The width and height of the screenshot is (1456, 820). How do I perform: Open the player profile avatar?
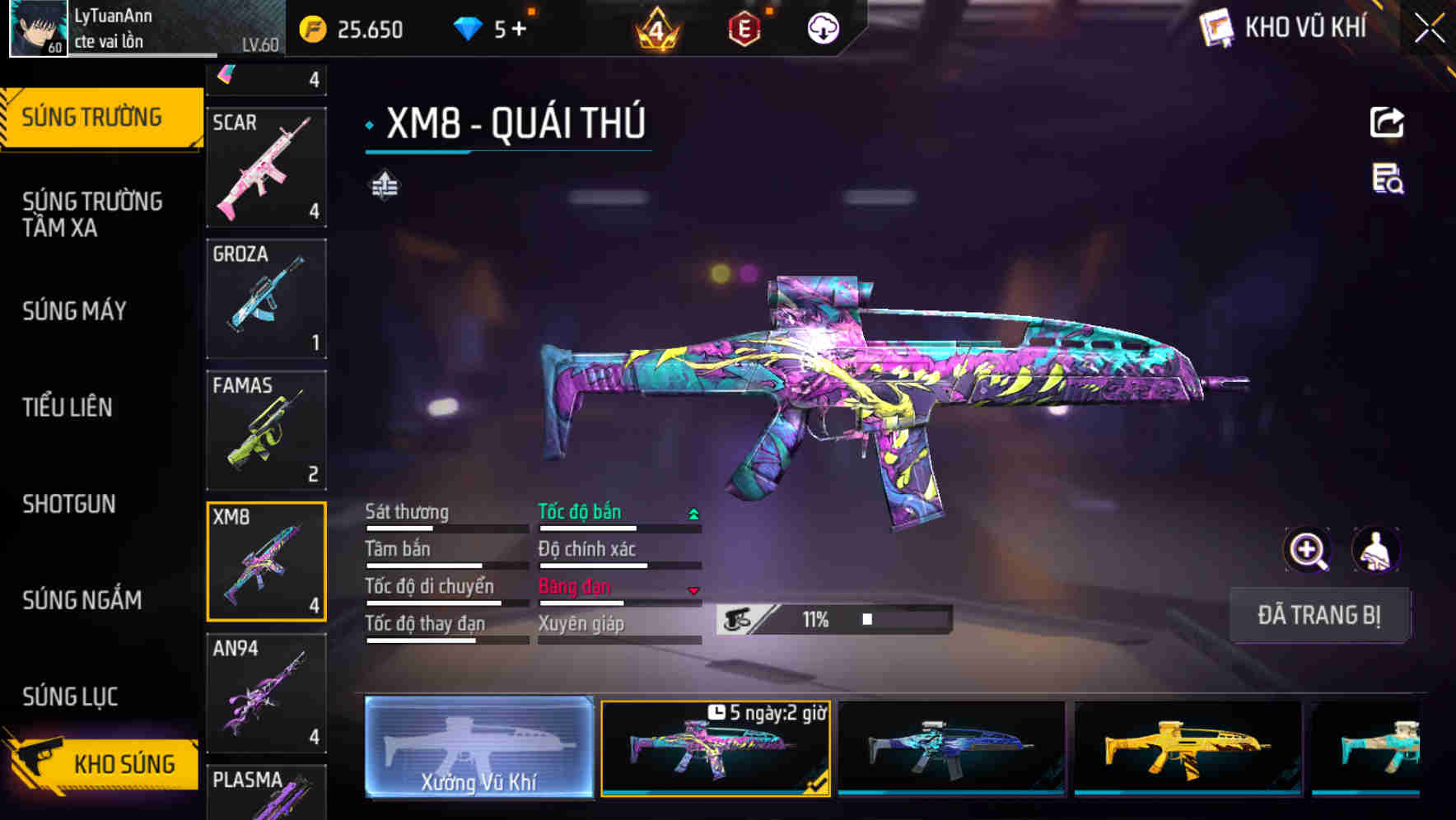point(38,28)
